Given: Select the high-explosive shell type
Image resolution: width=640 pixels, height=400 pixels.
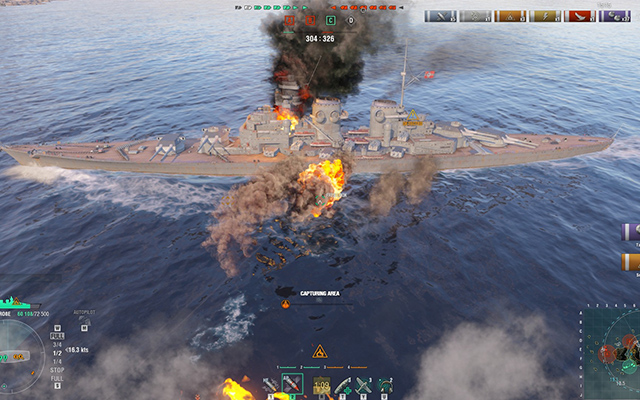Looking at the screenshot, I should (x=271, y=385).
